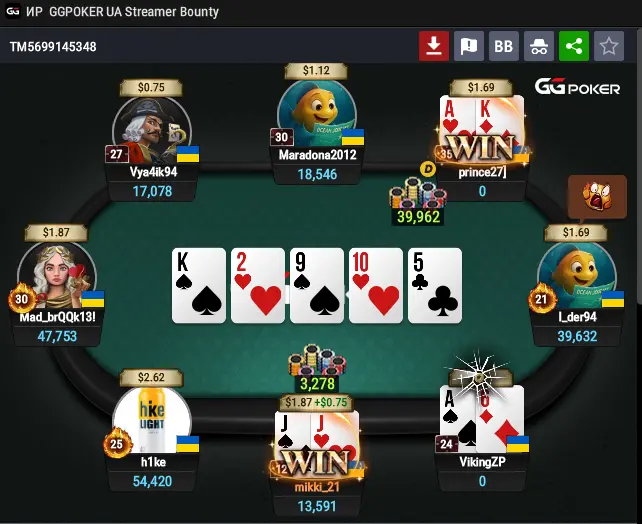
Task: Mark hand as favorite with the star
Action: point(608,46)
